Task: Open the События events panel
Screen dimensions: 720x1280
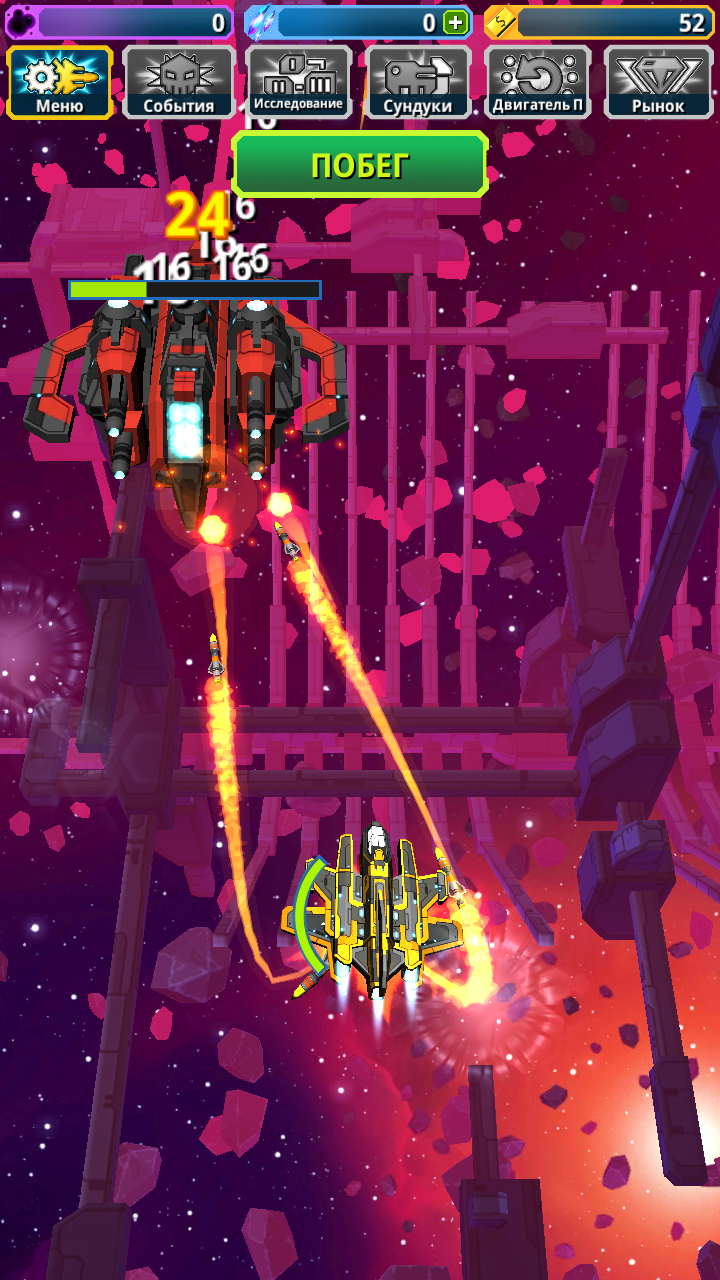Action: pyautogui.click(x=179, y=82)
